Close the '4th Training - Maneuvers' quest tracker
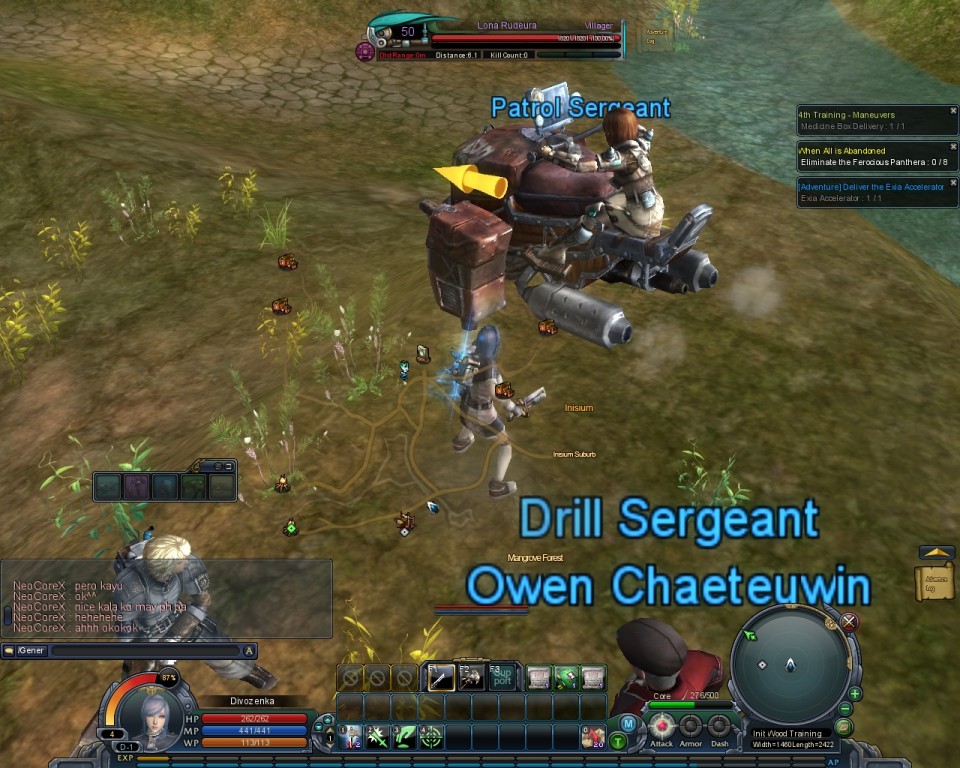 (x=953, y=111)
